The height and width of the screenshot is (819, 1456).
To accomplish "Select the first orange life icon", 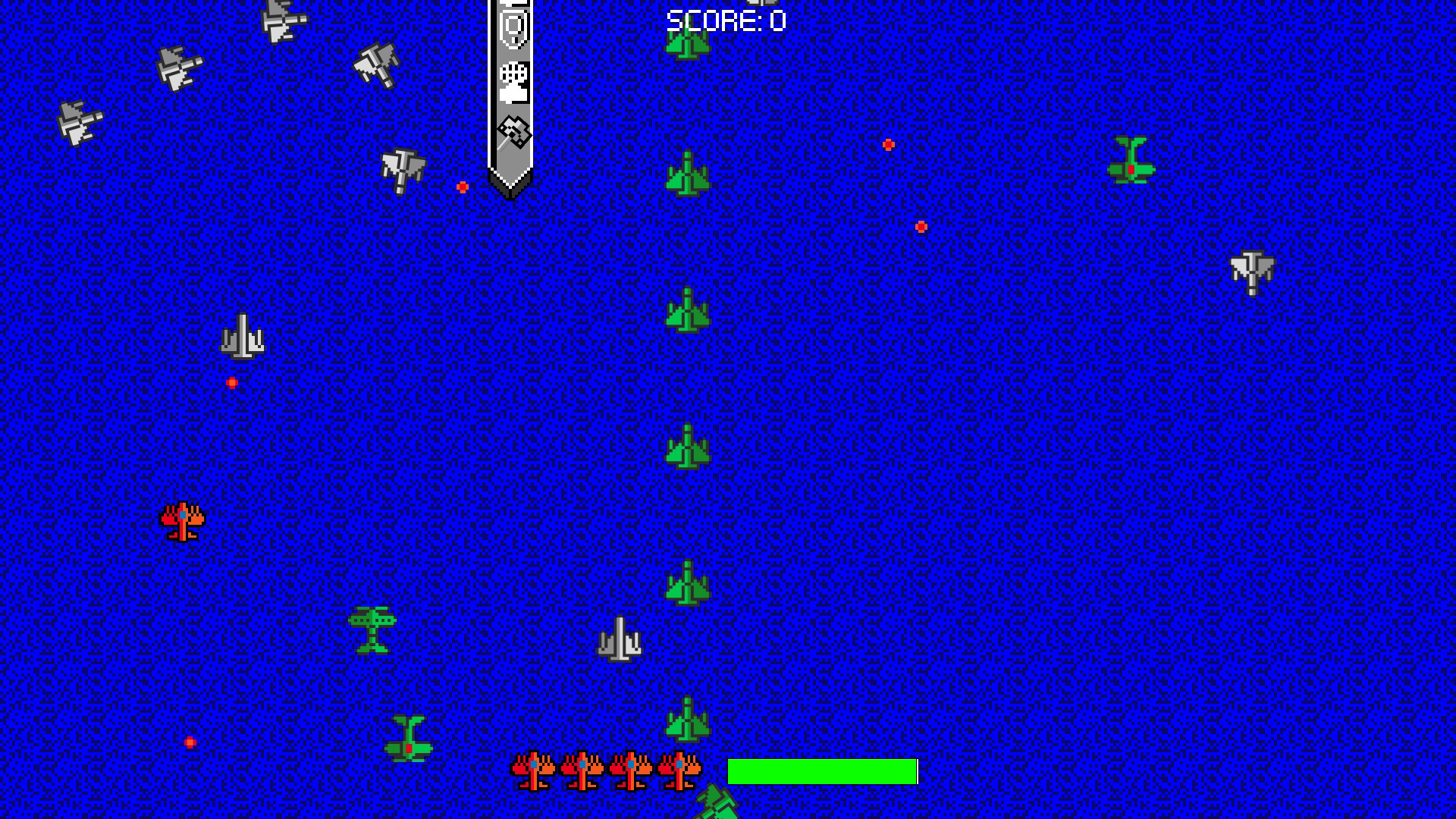I will tap(532, 771).
